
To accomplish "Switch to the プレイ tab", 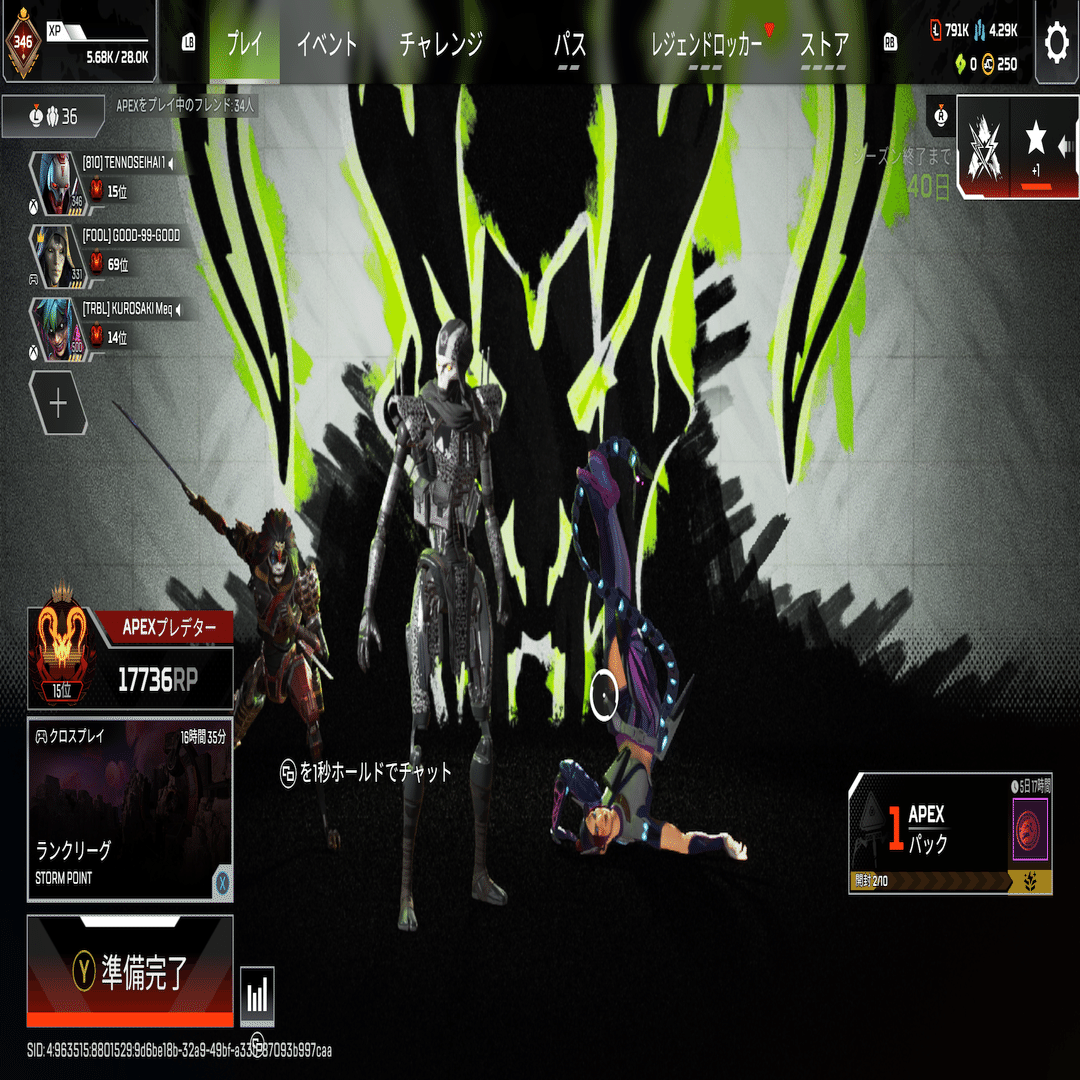I will (x=244, y=44).
